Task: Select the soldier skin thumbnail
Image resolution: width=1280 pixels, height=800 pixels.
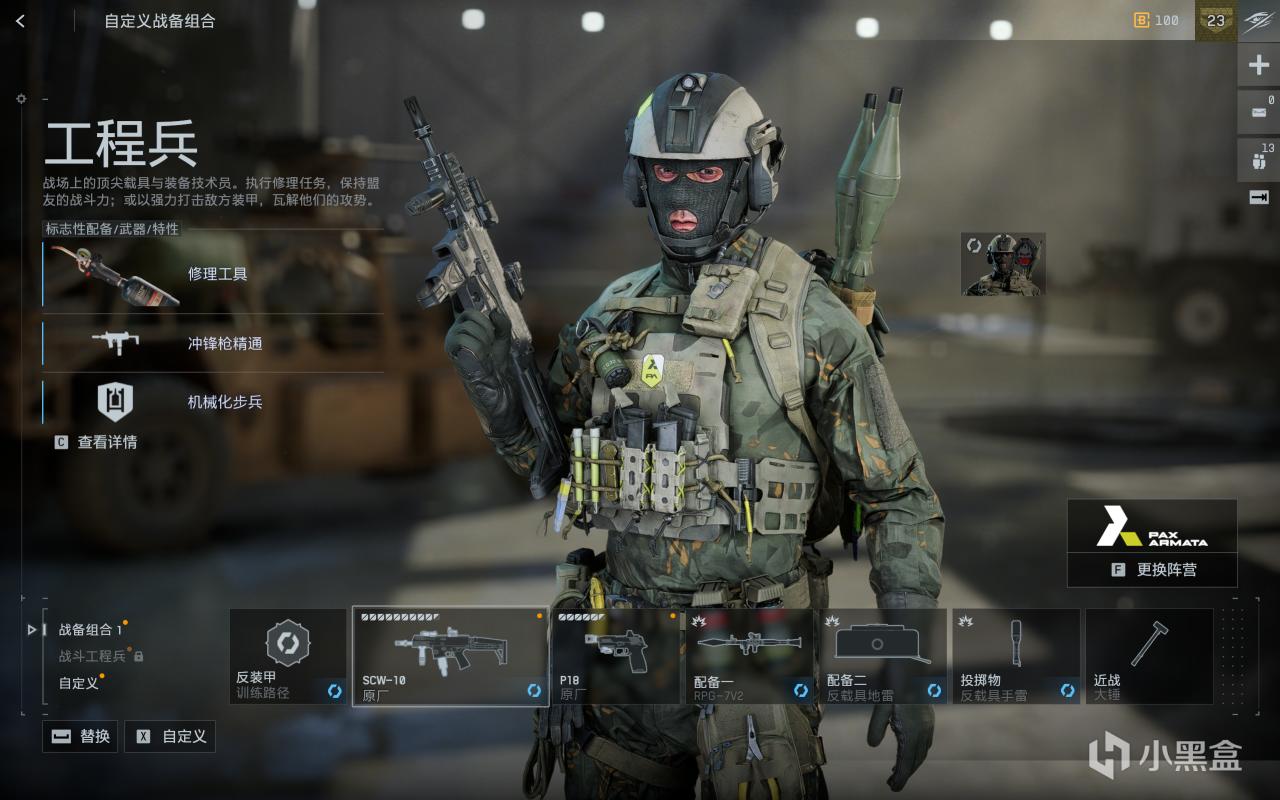Action: 1003,265
